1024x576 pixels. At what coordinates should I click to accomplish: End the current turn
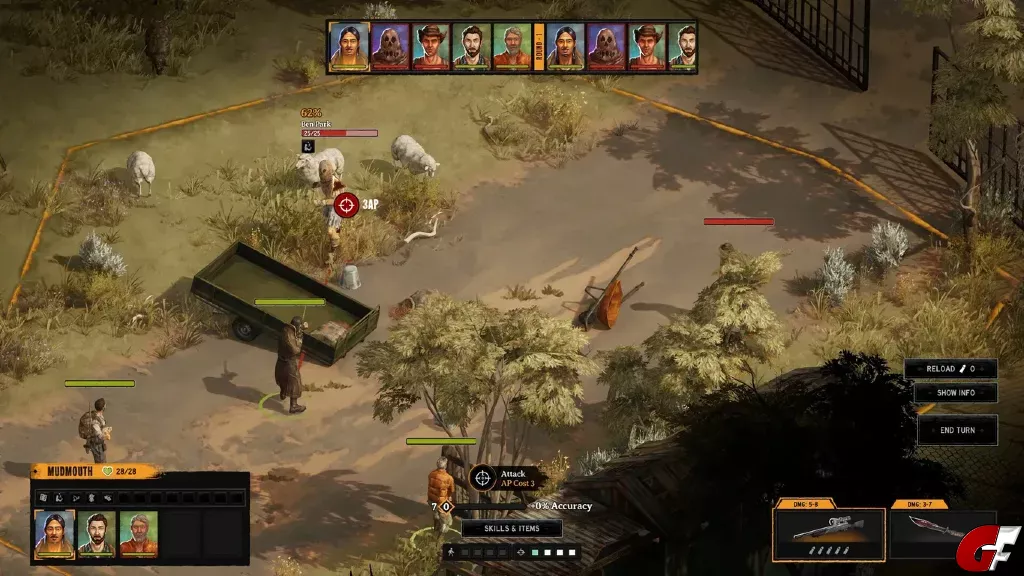(957, 430)
